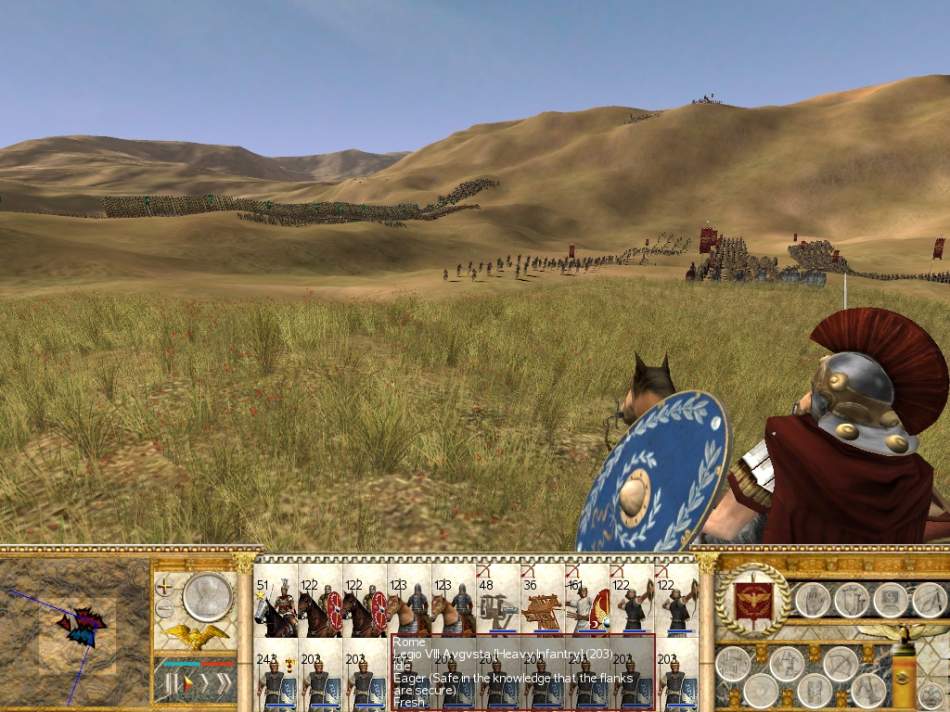950x712 pixels.
Task: Zoom out the minimap with minus button
Action: point(164,606)
